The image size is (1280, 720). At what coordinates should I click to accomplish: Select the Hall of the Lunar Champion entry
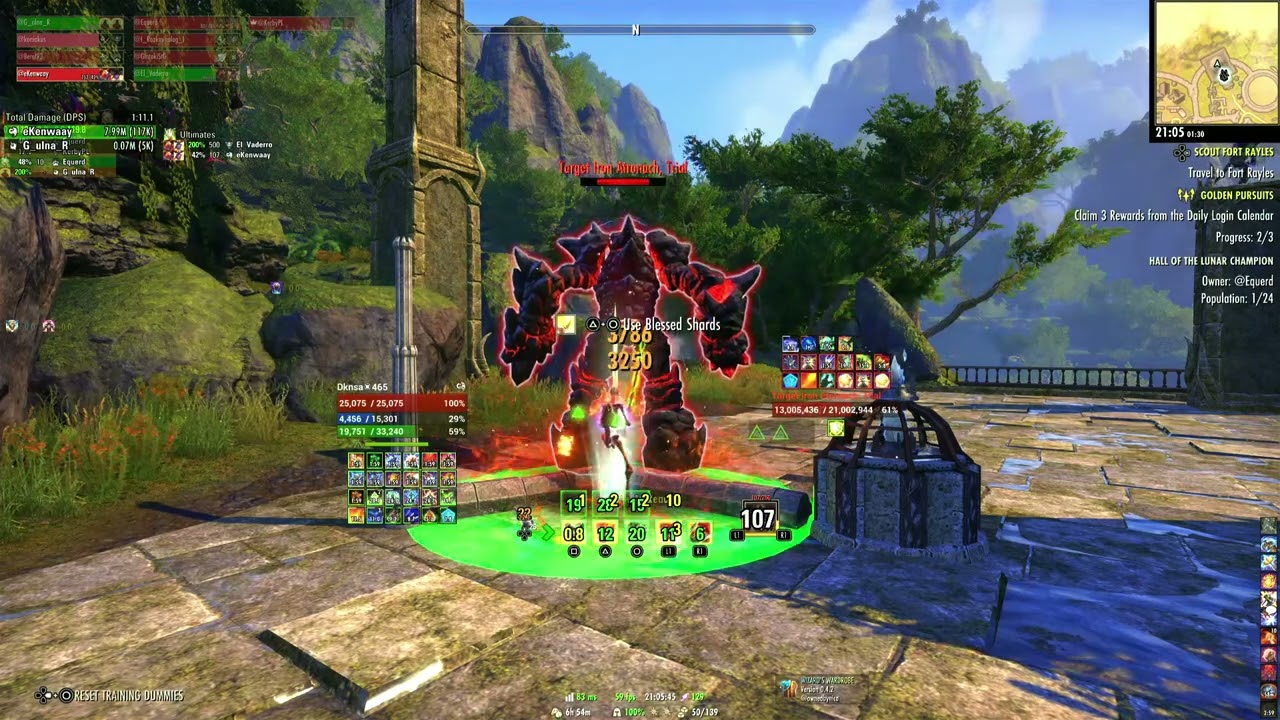tap(1211, 261)
